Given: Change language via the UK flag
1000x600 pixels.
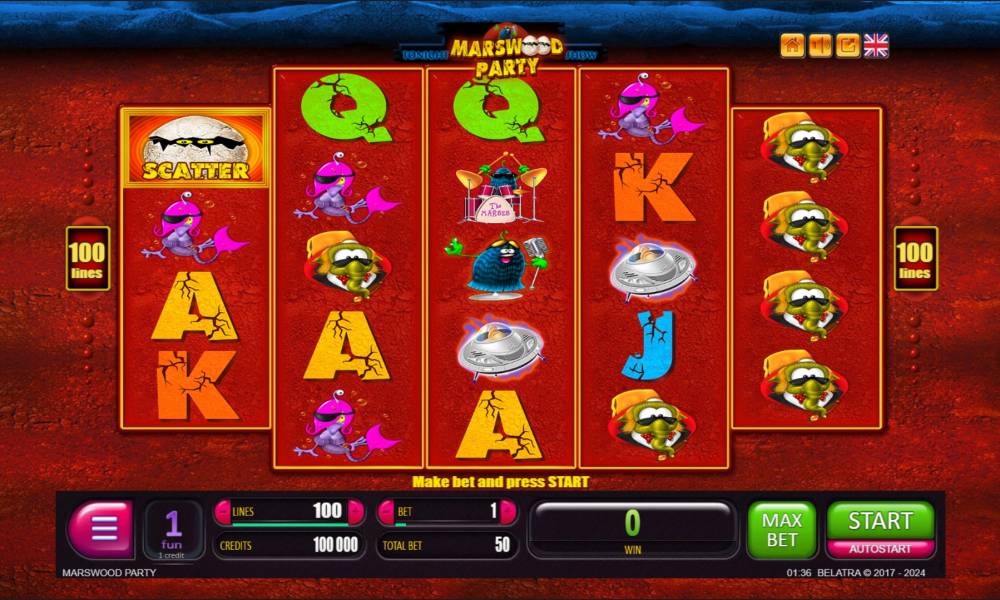Looking at the screenshot, I should 876,45.
